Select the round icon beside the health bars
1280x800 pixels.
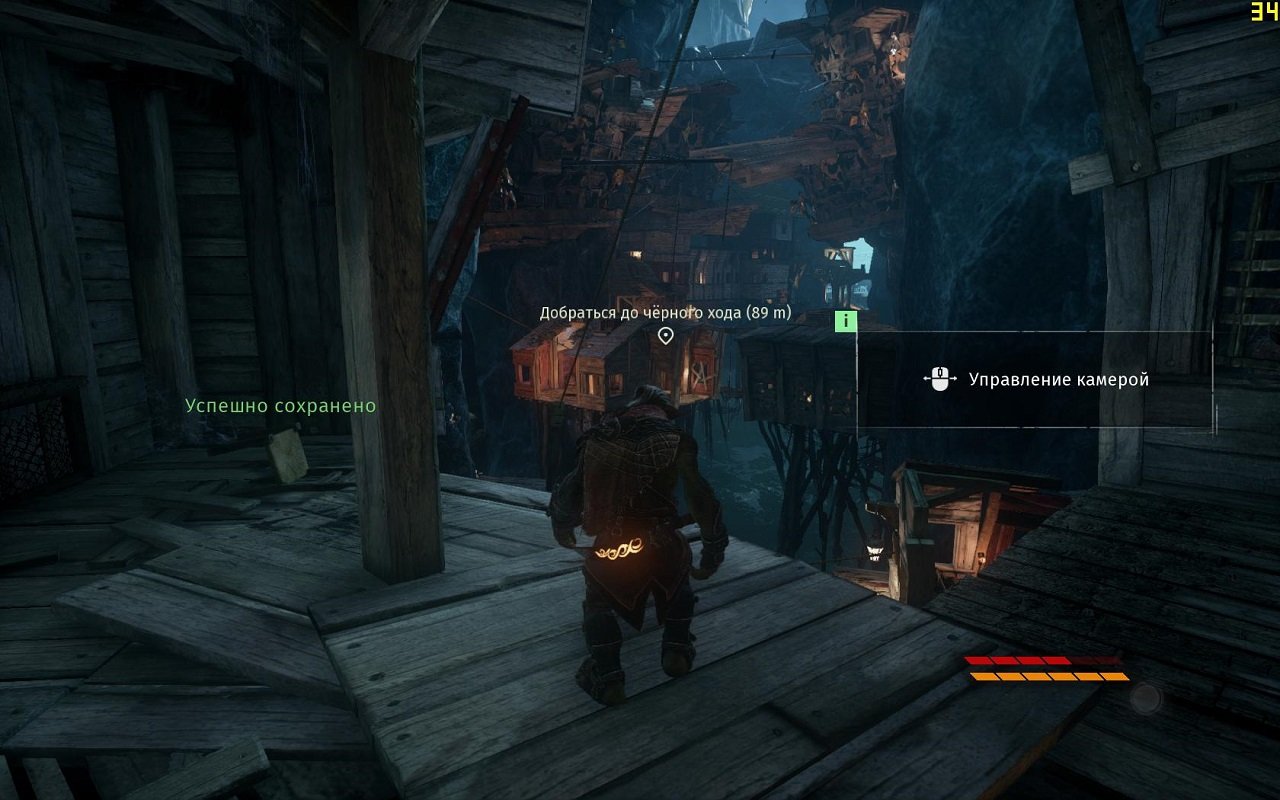[1146, 698]
